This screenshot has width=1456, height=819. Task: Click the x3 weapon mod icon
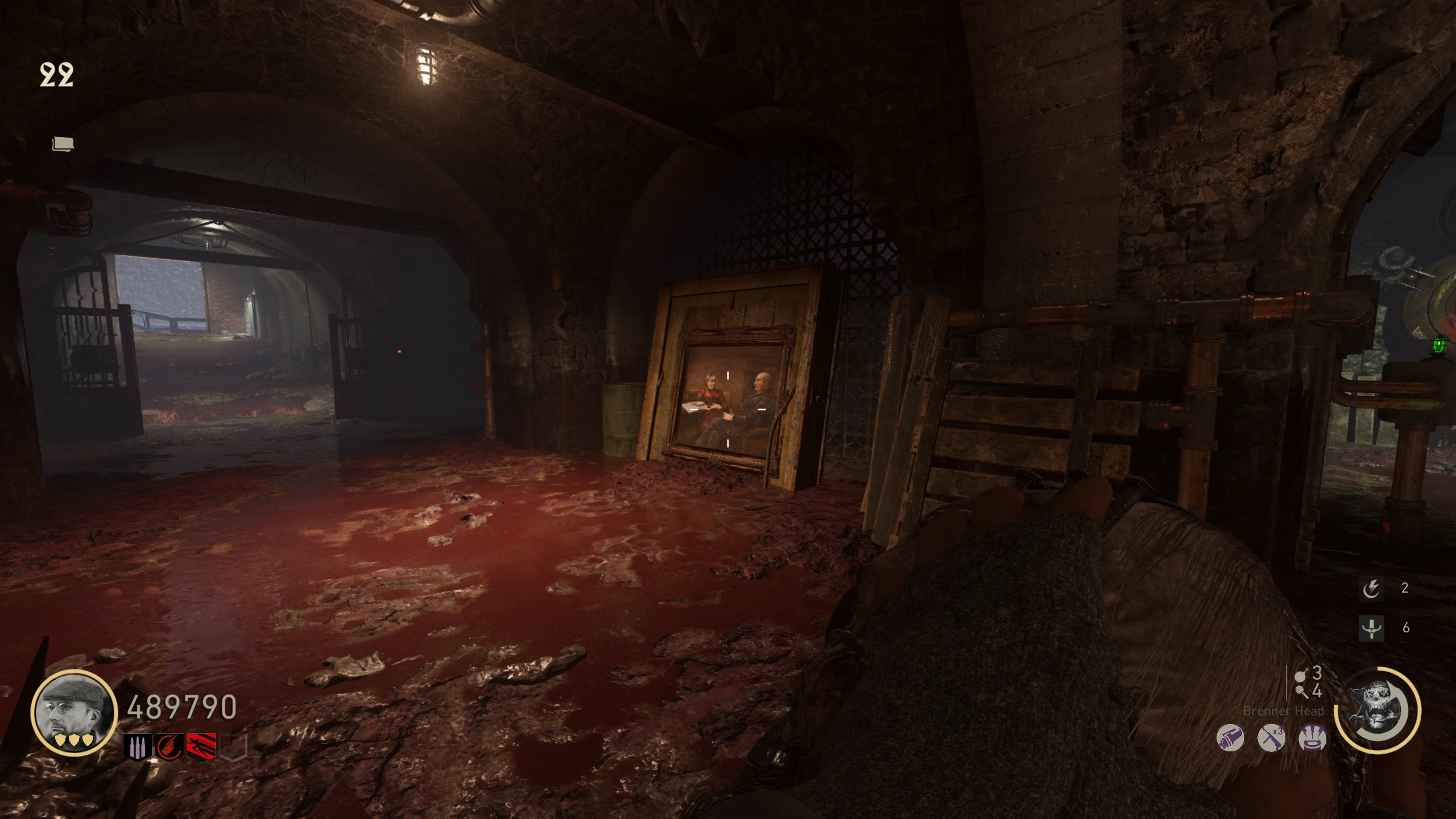(1271, 739)
